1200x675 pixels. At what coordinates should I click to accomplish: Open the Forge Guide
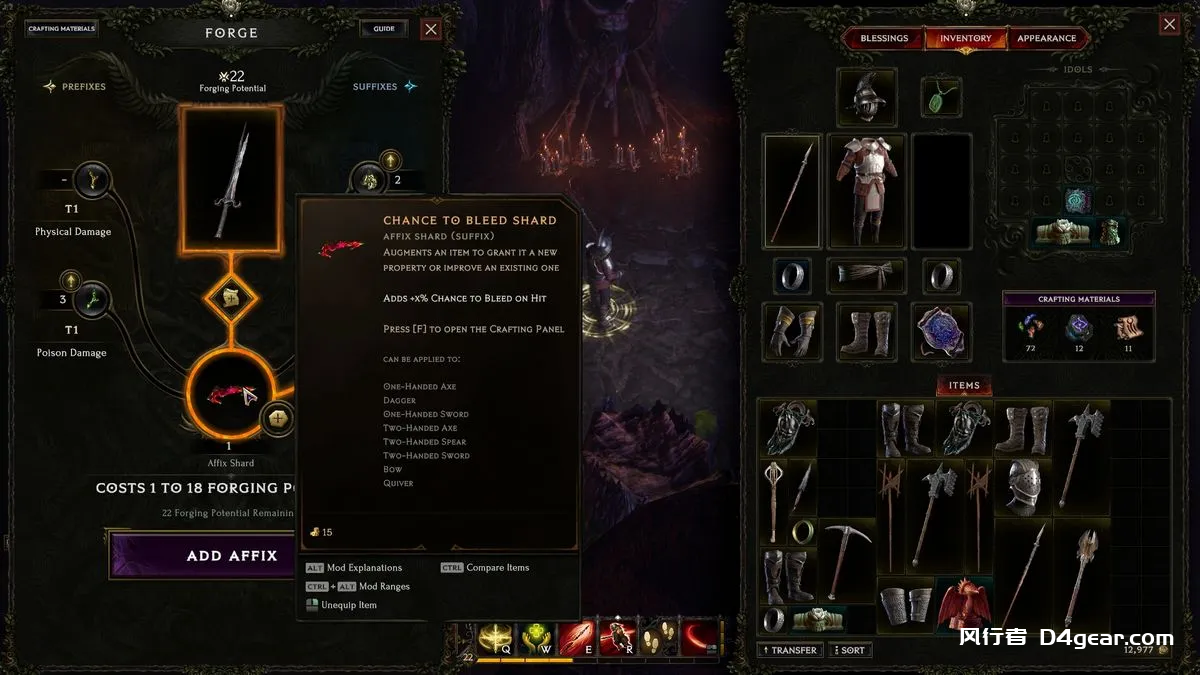pyautogui.click(x=384, y=29)
